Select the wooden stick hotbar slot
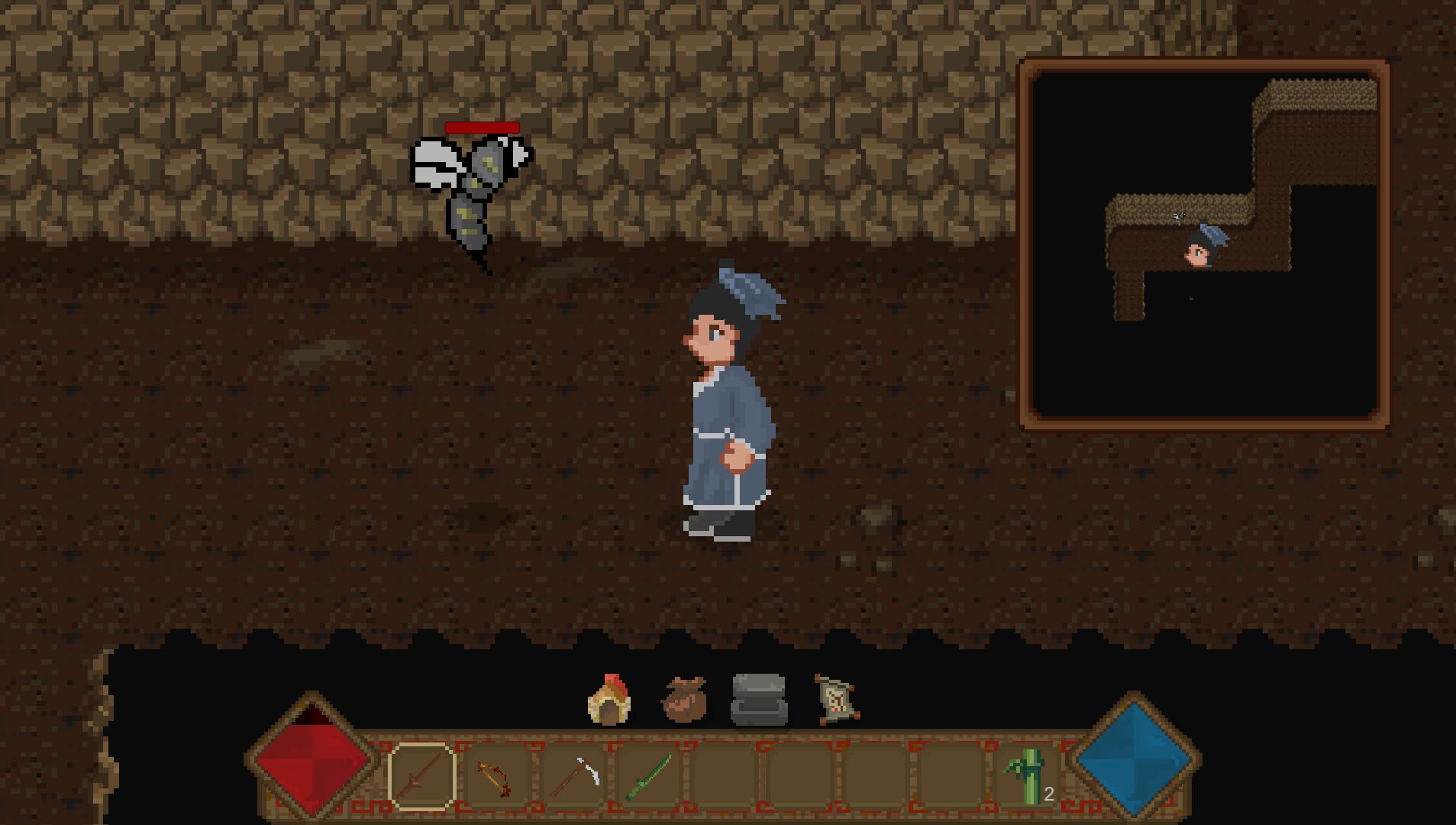Viewport: 1456px width, 825px height. click(x=421, y=776)
